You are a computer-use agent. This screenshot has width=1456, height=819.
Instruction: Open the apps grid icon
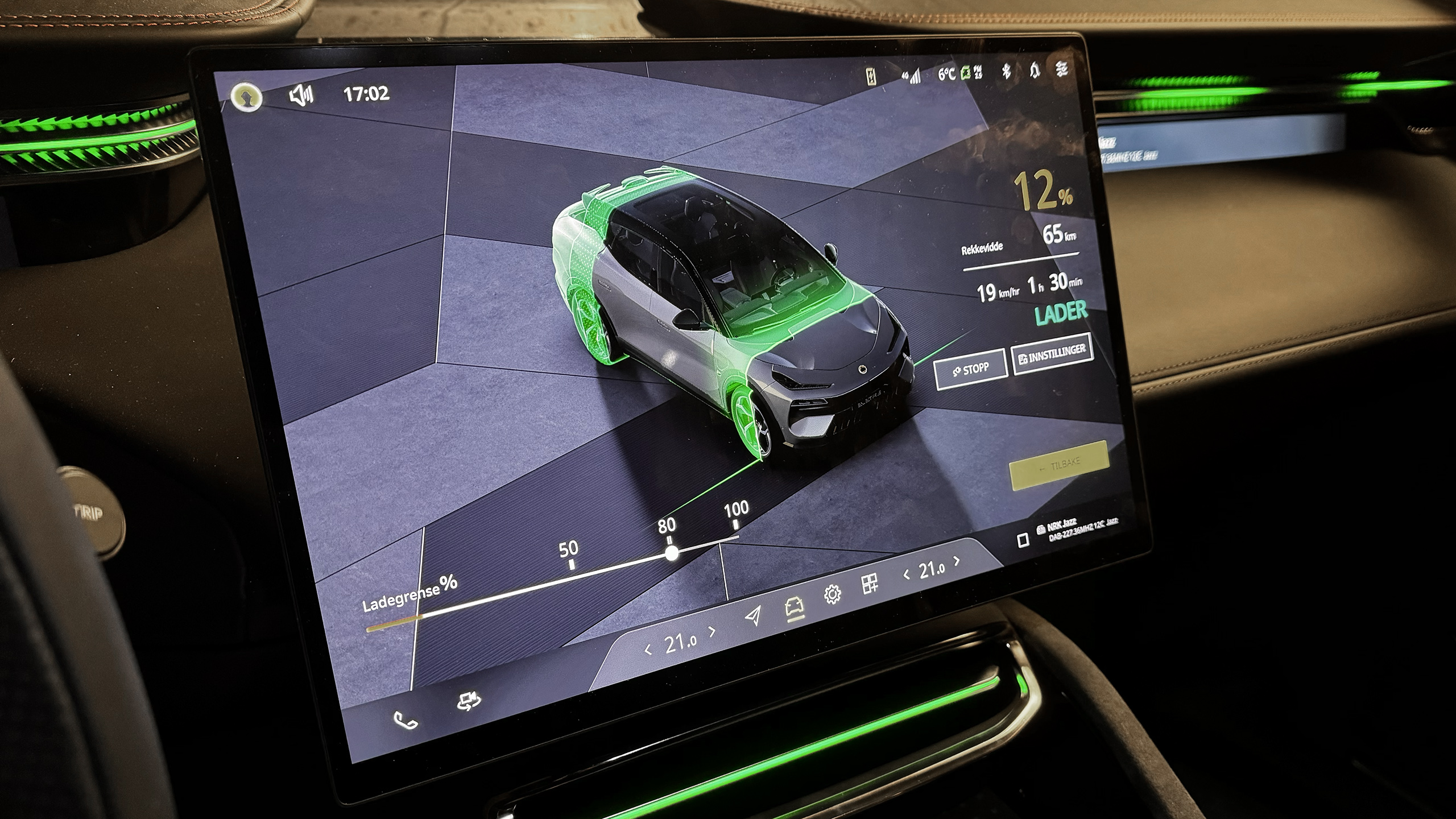coord(870,584)
